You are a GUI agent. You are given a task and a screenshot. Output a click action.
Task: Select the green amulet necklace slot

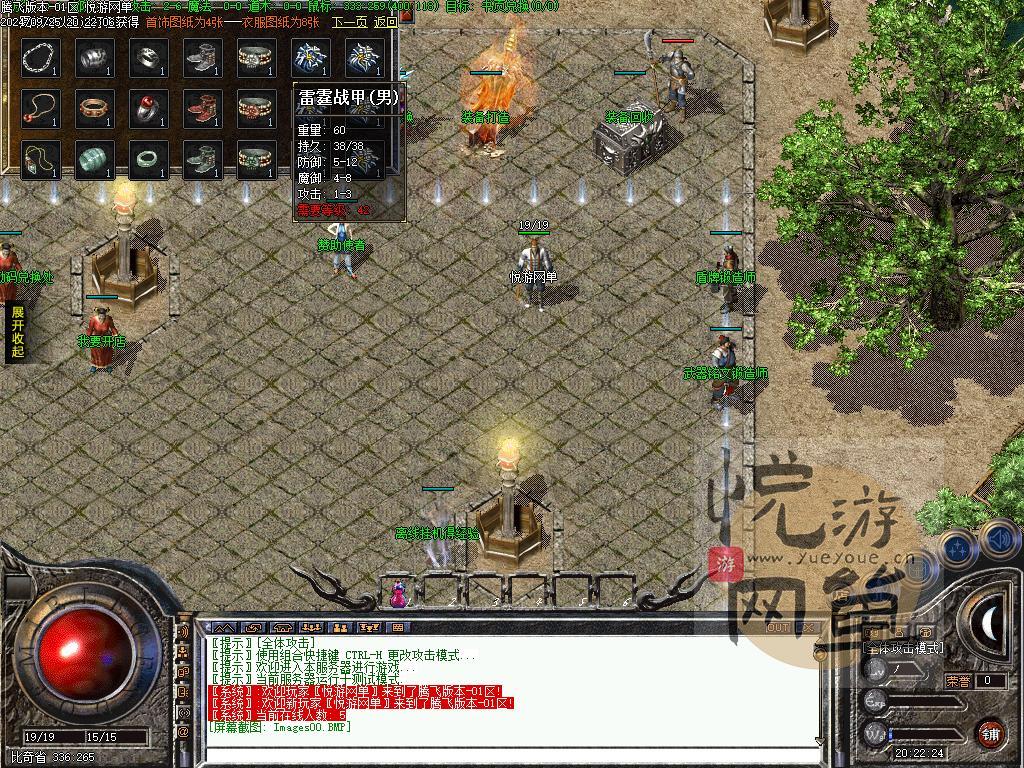tap(40, 160)
